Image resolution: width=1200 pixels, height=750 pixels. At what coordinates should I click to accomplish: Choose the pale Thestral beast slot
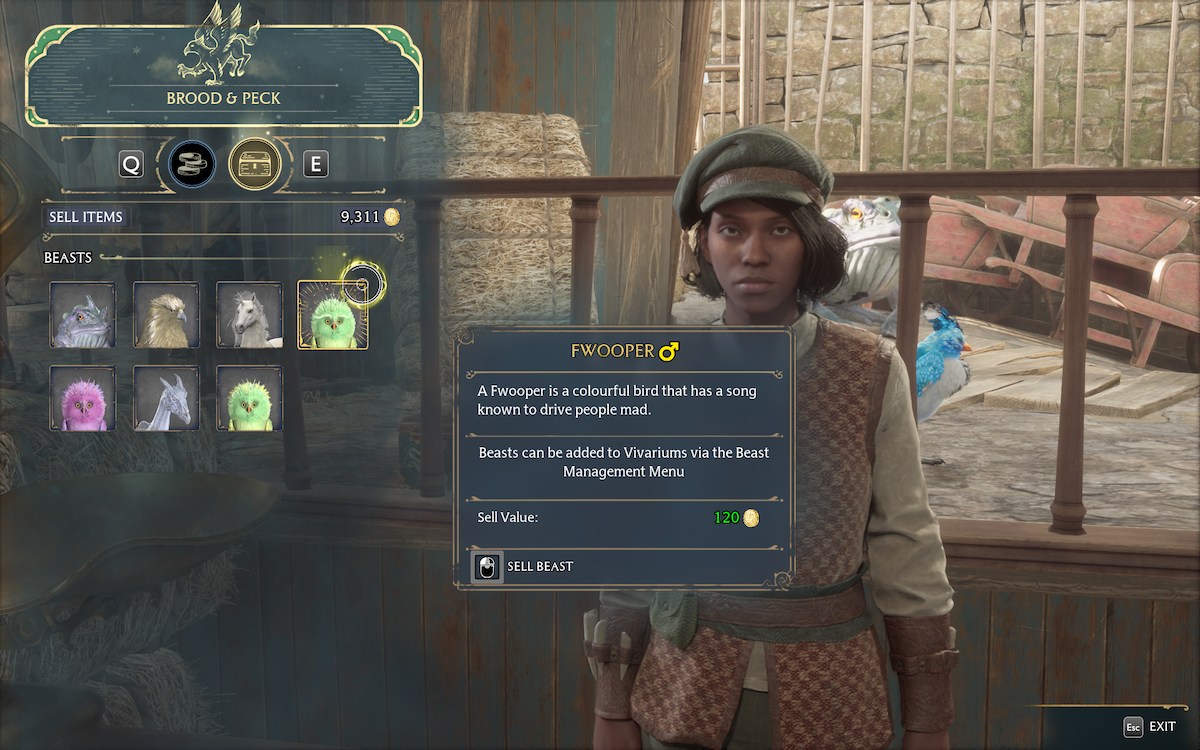point(166,398)
